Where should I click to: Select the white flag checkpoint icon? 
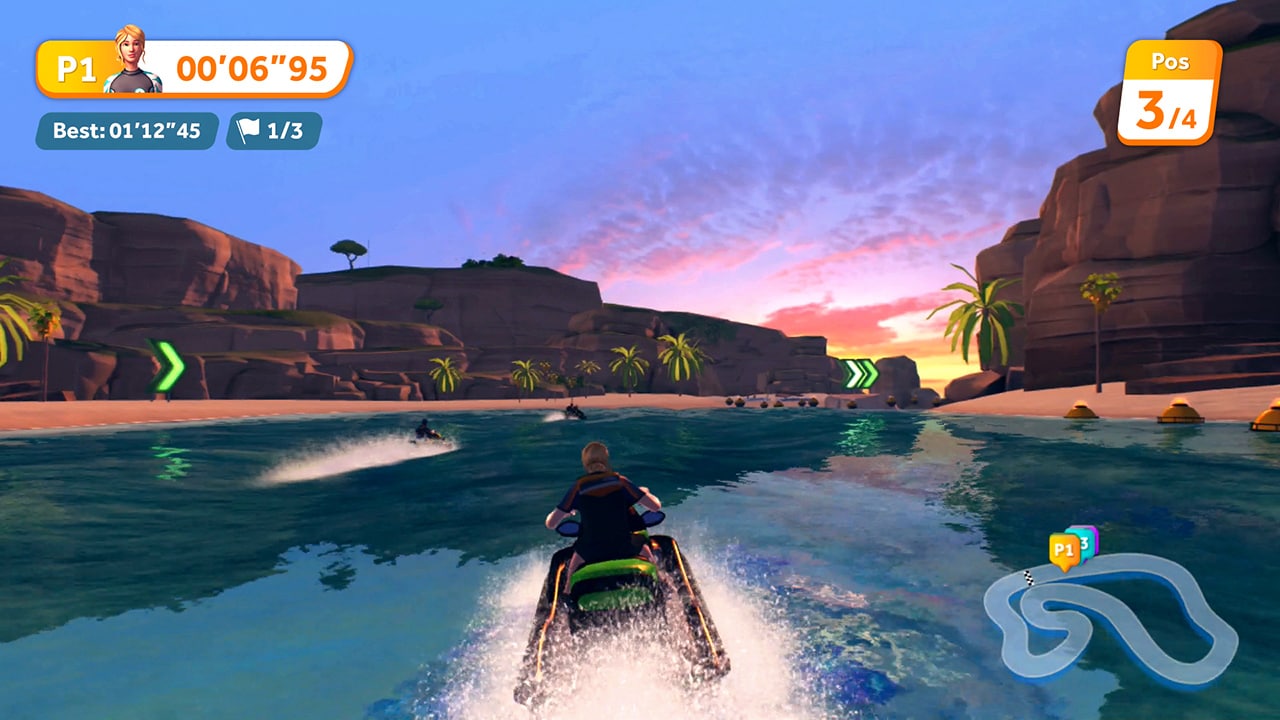point(248,128)
